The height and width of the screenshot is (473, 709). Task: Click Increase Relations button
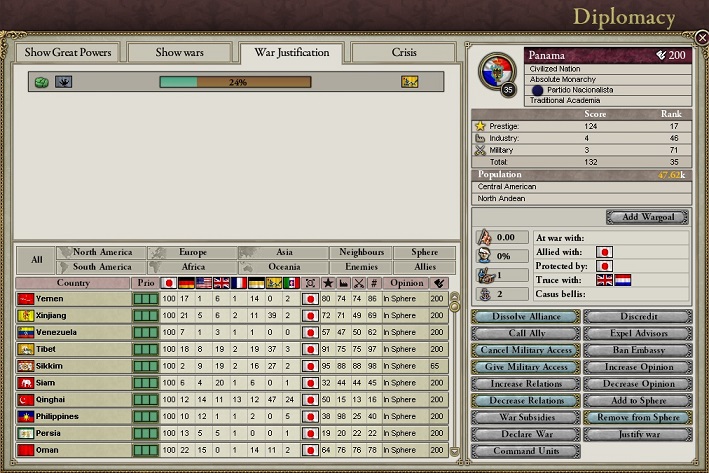[526, 384]
